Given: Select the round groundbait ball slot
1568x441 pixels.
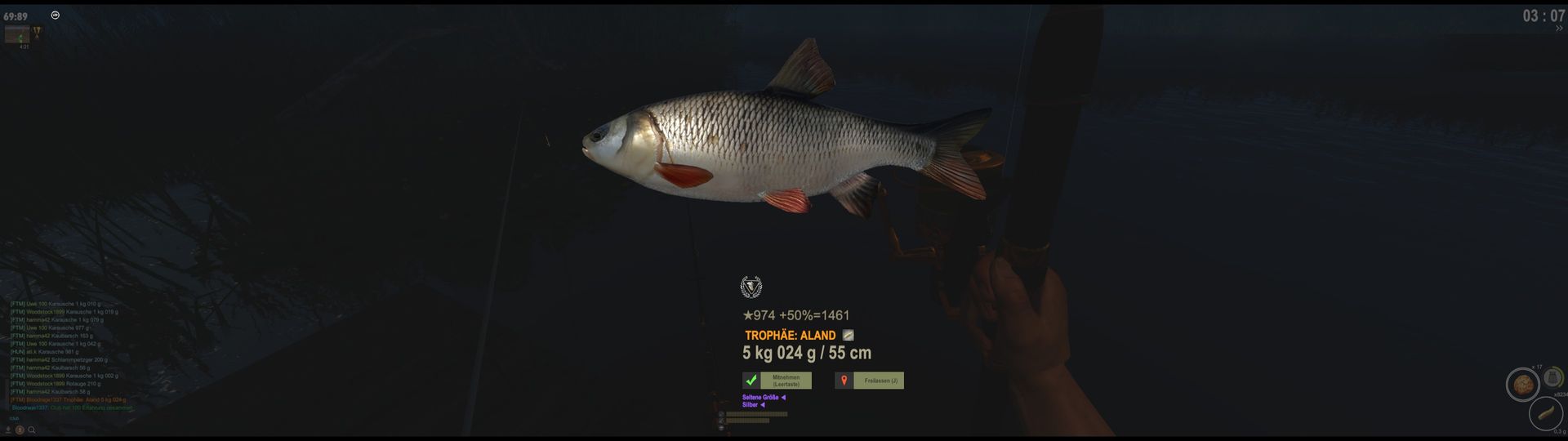Looking at the screenshot, I should (x=1522, y=384).
